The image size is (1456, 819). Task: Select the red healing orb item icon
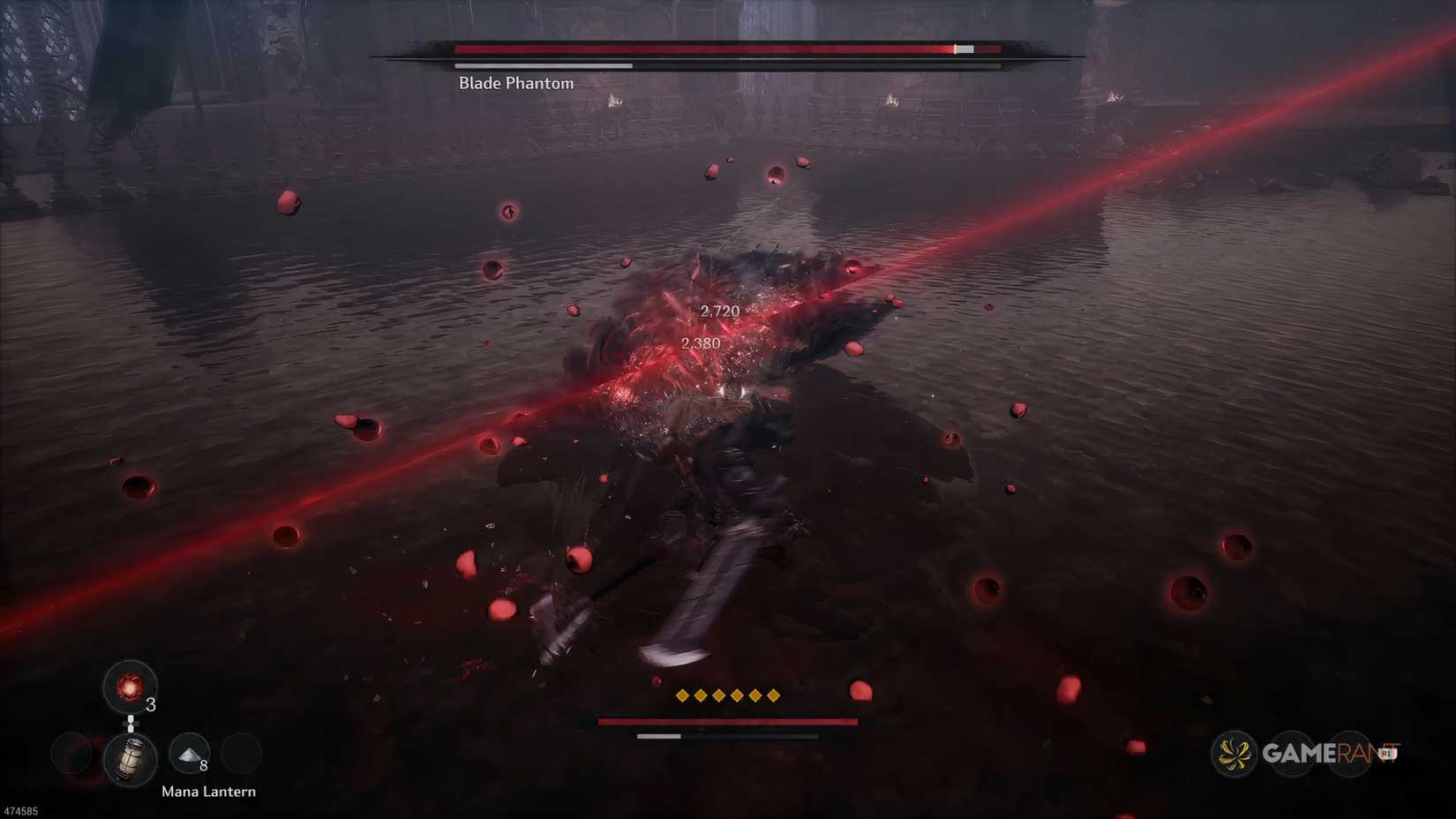(130, 687)
